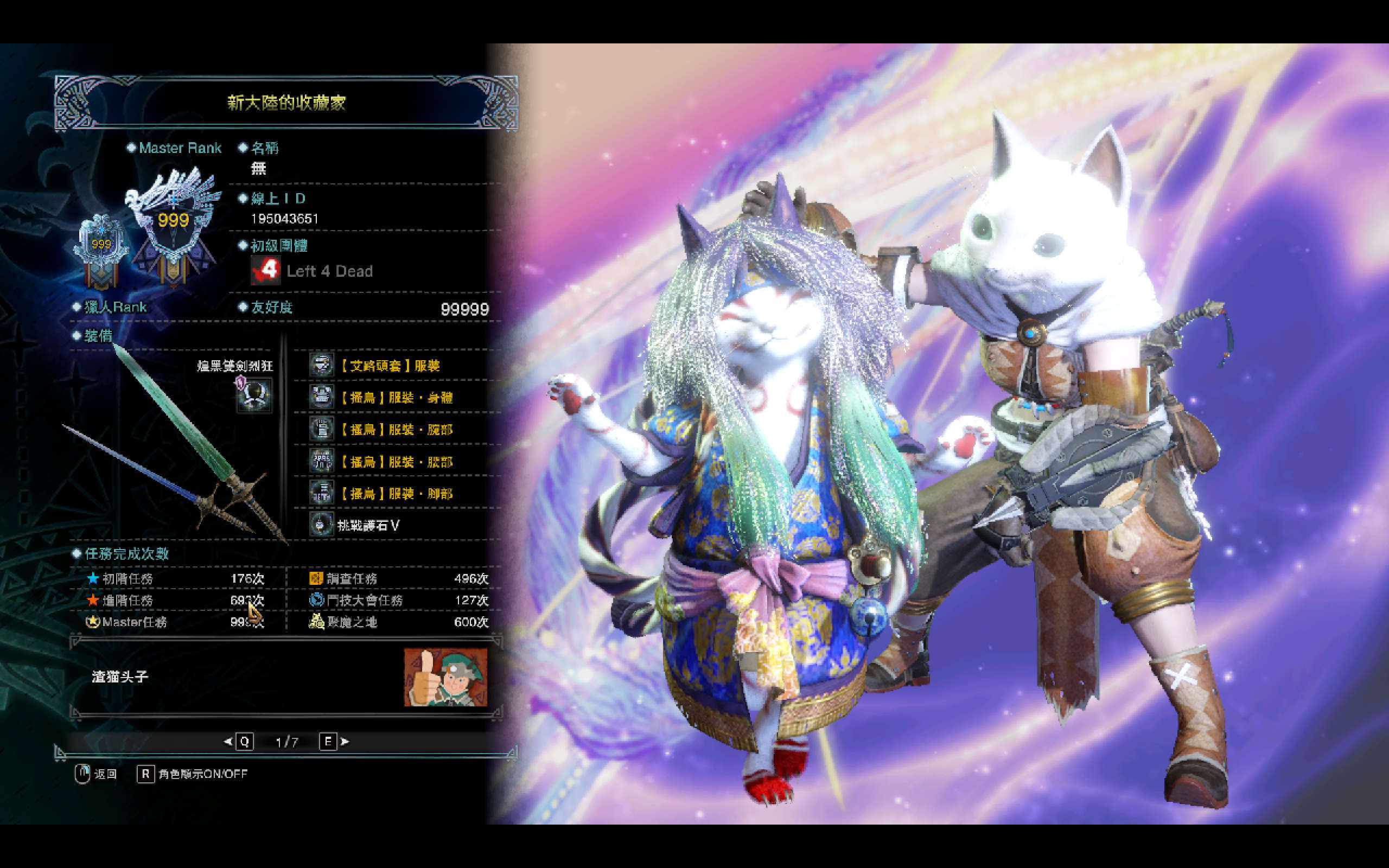This screenshot has width=1389, height=868.
Task: Click the 新大陸的收藏家 title banner
Action: [x=286, y=103]
